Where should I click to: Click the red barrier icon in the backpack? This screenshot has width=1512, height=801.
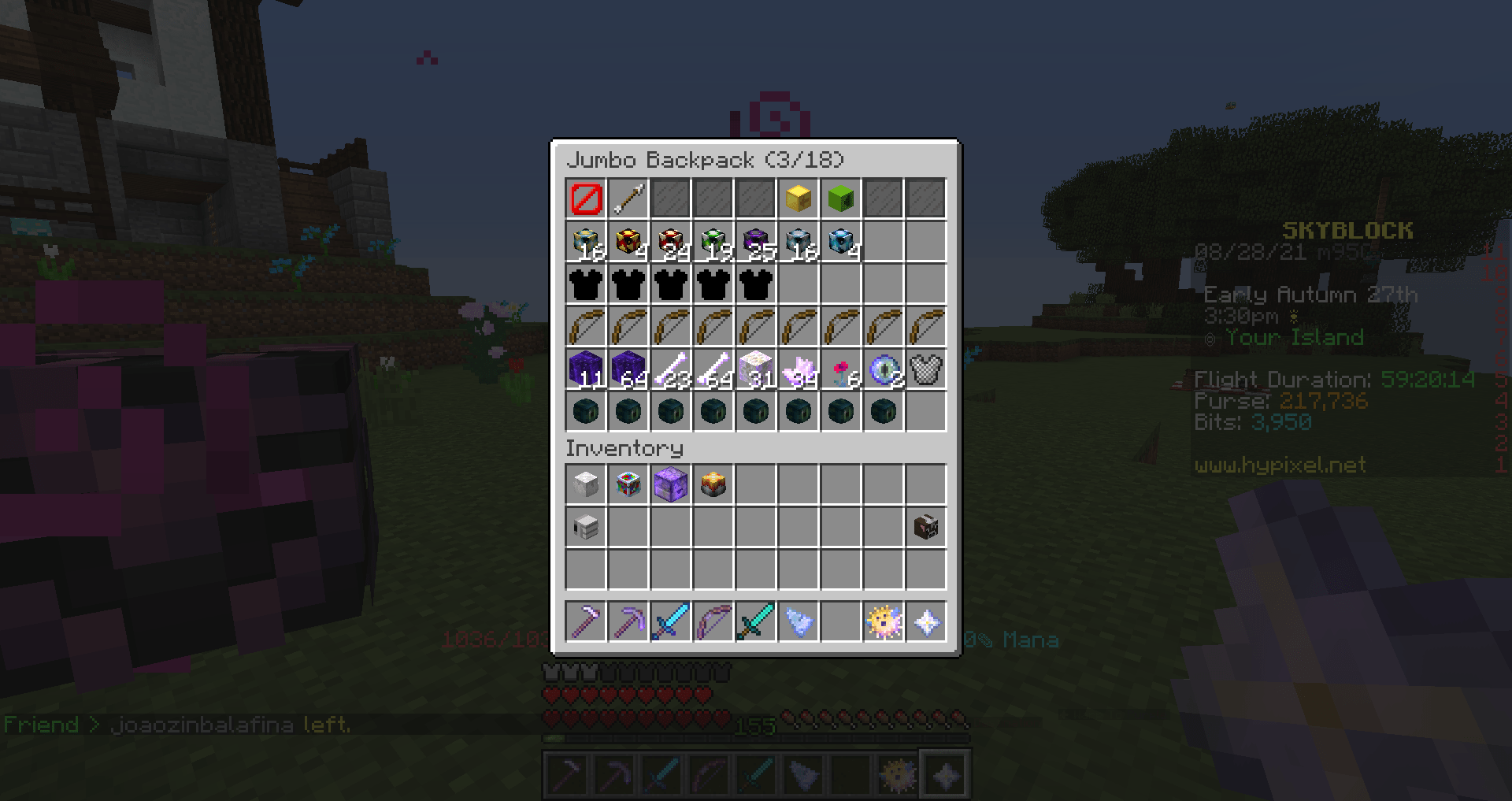586,198
